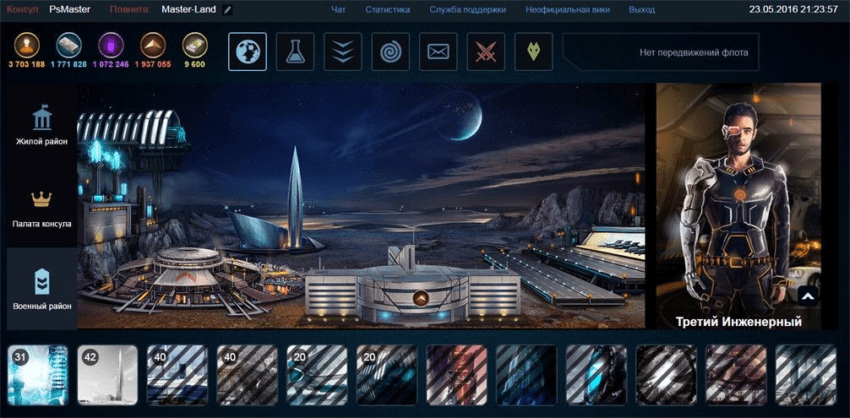Open the Чат (chat) link
The height and width of the screenshot is (418, 850).
[338, 10]
